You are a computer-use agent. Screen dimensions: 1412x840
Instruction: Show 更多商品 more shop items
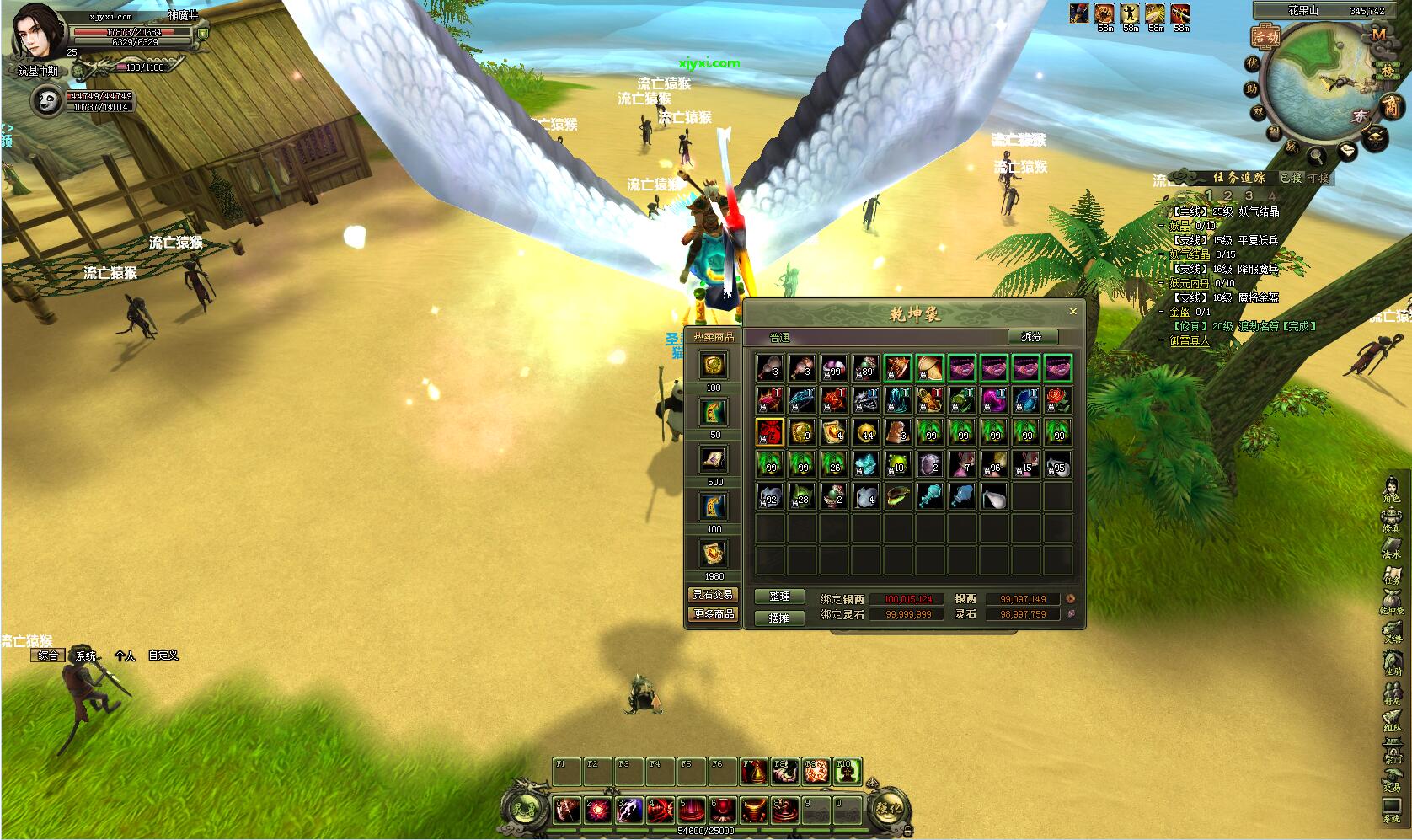(714, 614)
